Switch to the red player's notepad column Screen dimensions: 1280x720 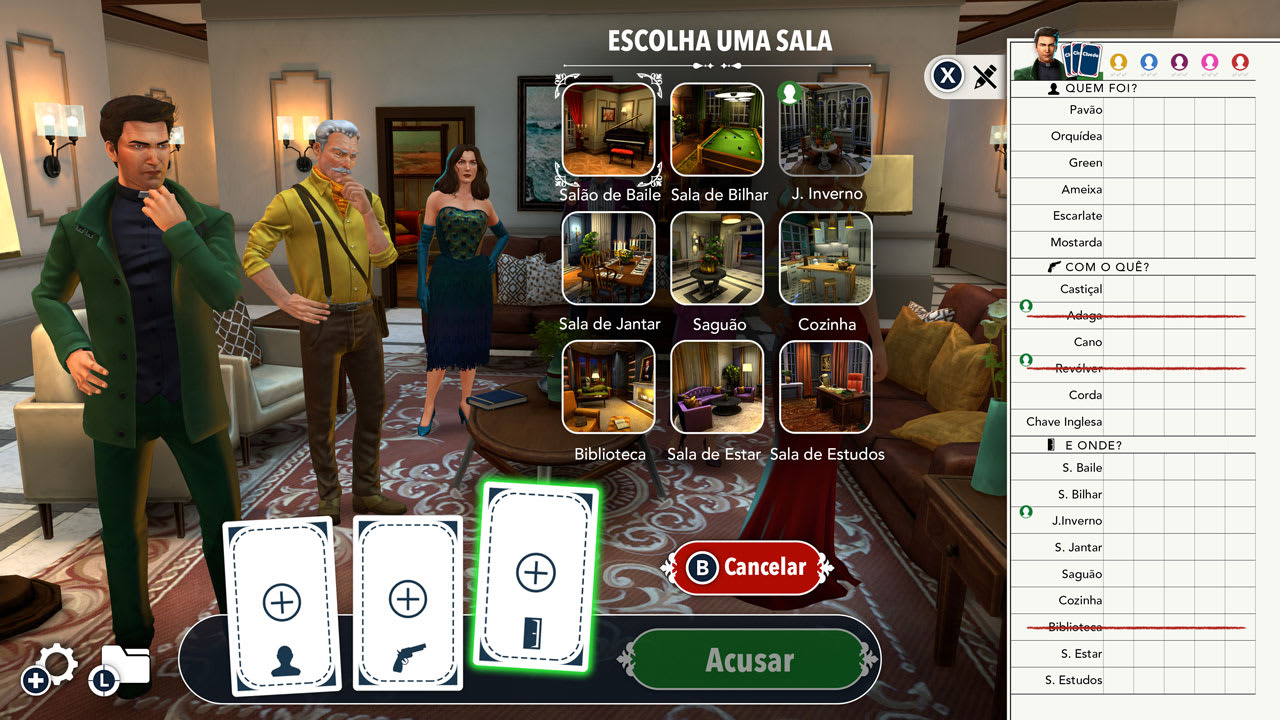click(x=1240, y=61)
